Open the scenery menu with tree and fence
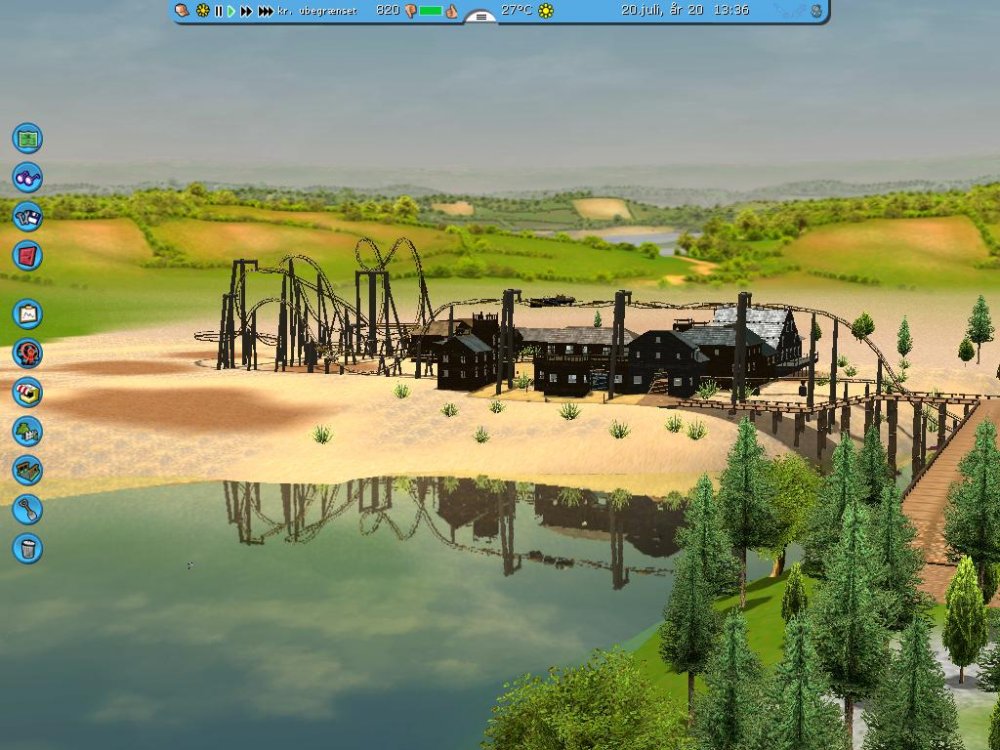Viewport: 1000px width, 750px height. click(x=27, y=431)
